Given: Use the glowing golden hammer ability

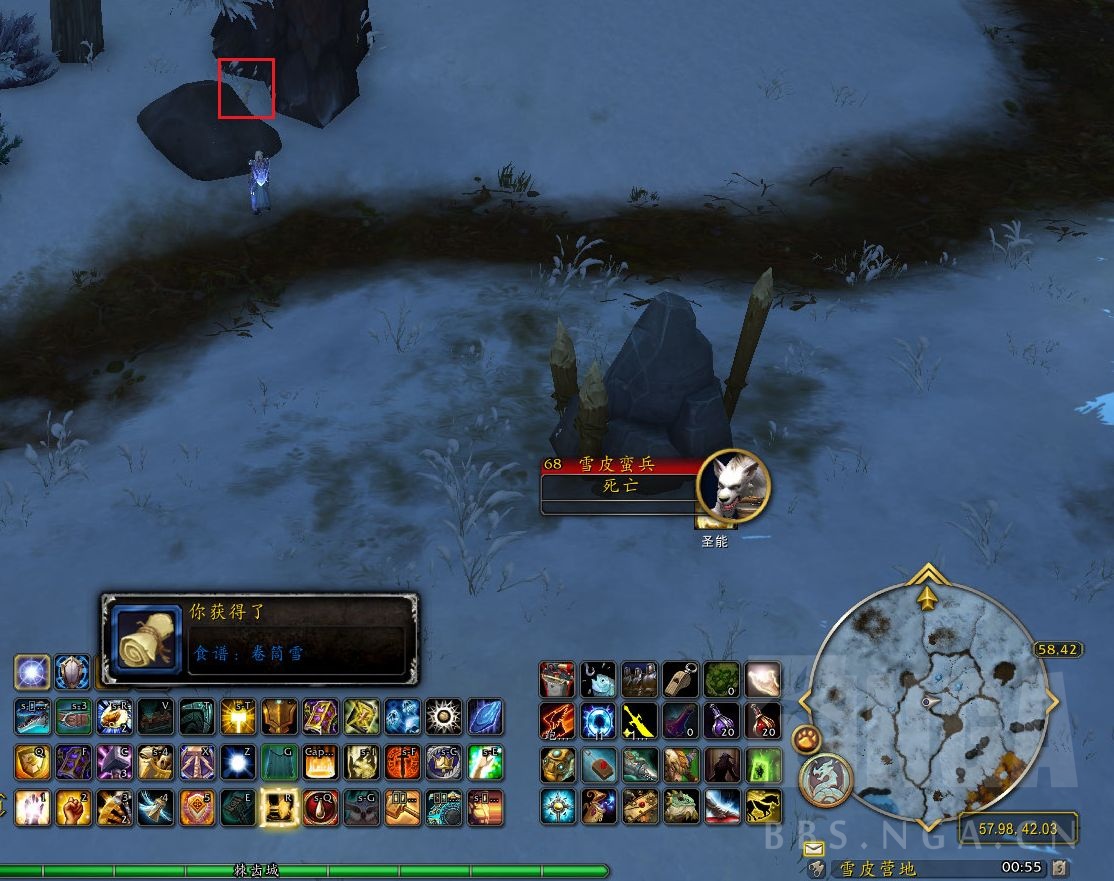Looking at the screenshot, I should (x=238, y=717).
